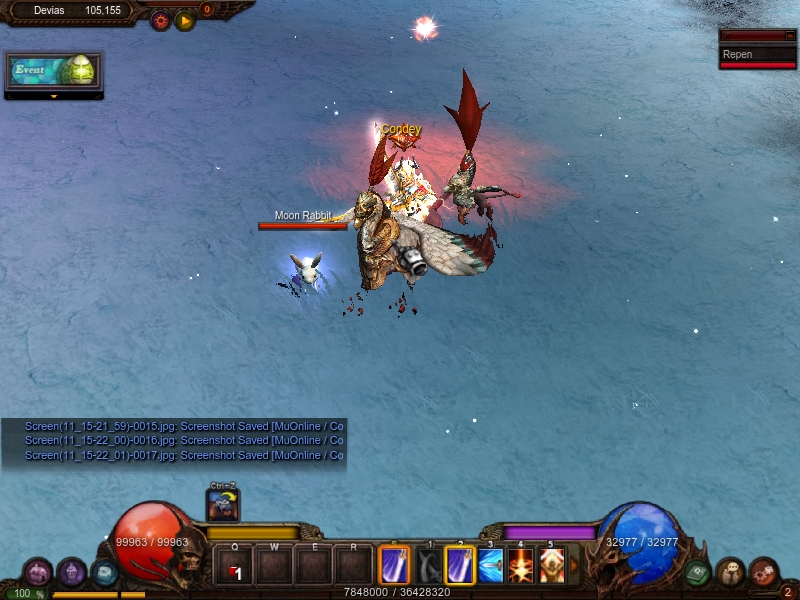Click the orange gear settings icon
This screenshot has width=800, height=600.
click(x=160, y=20)
